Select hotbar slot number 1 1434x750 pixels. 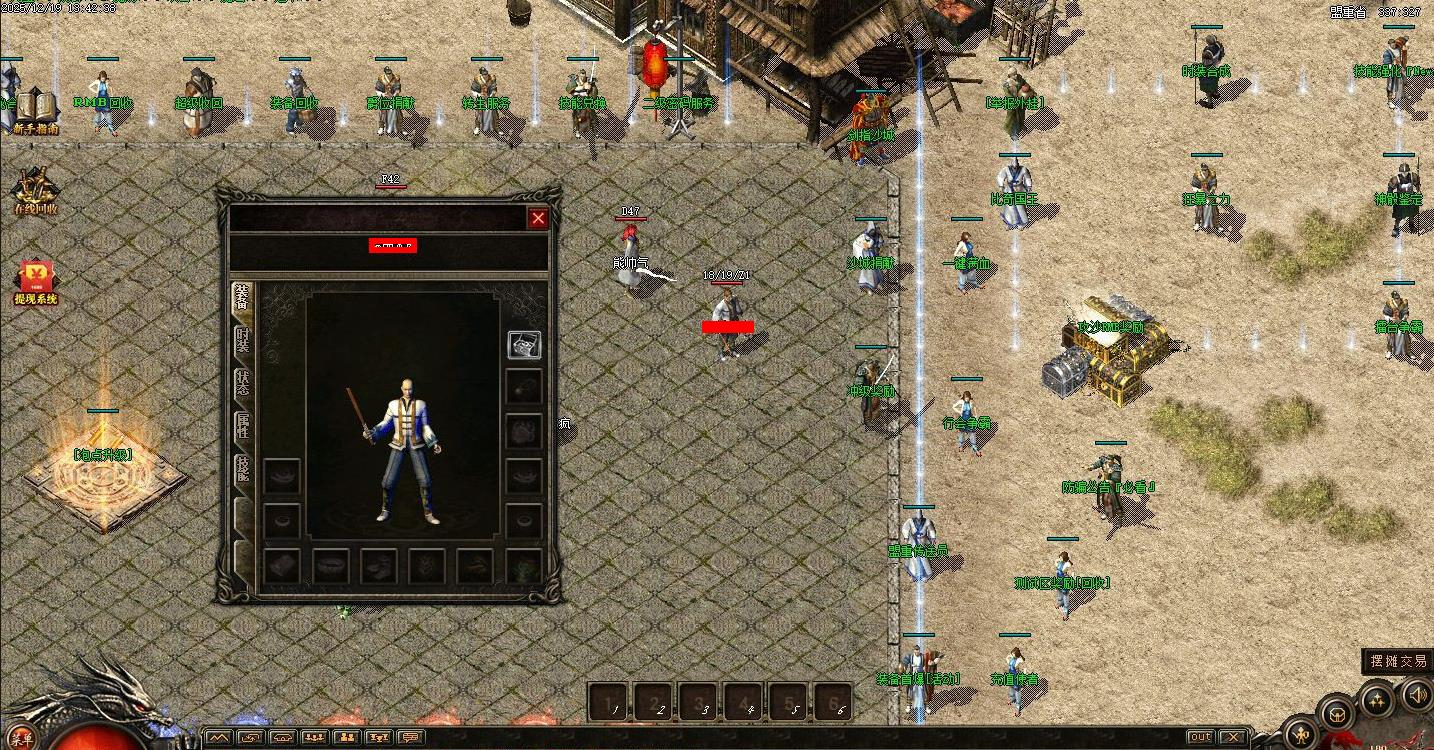tap(611, 702)
